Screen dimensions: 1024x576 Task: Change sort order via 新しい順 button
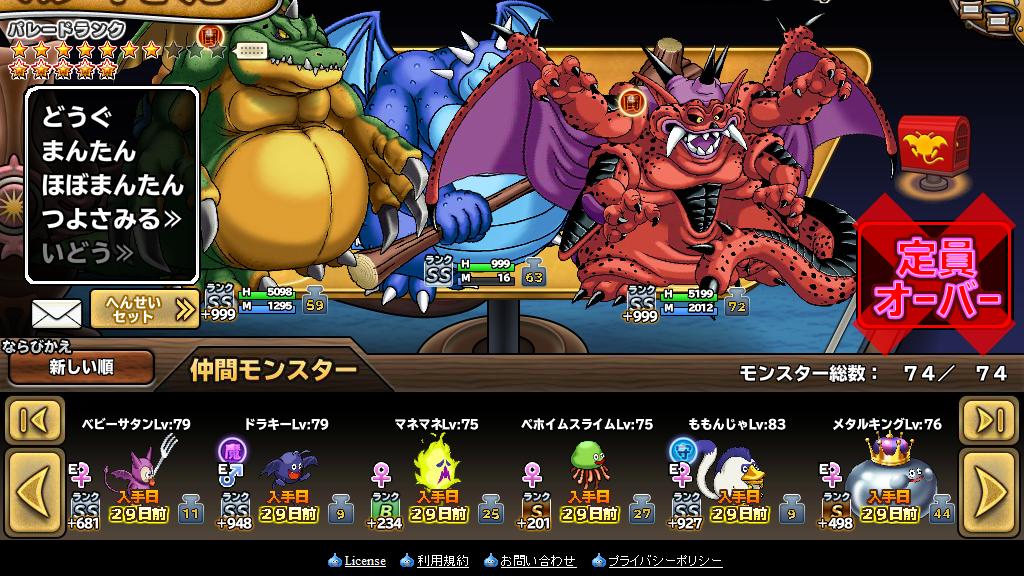(x=81, y=367)
